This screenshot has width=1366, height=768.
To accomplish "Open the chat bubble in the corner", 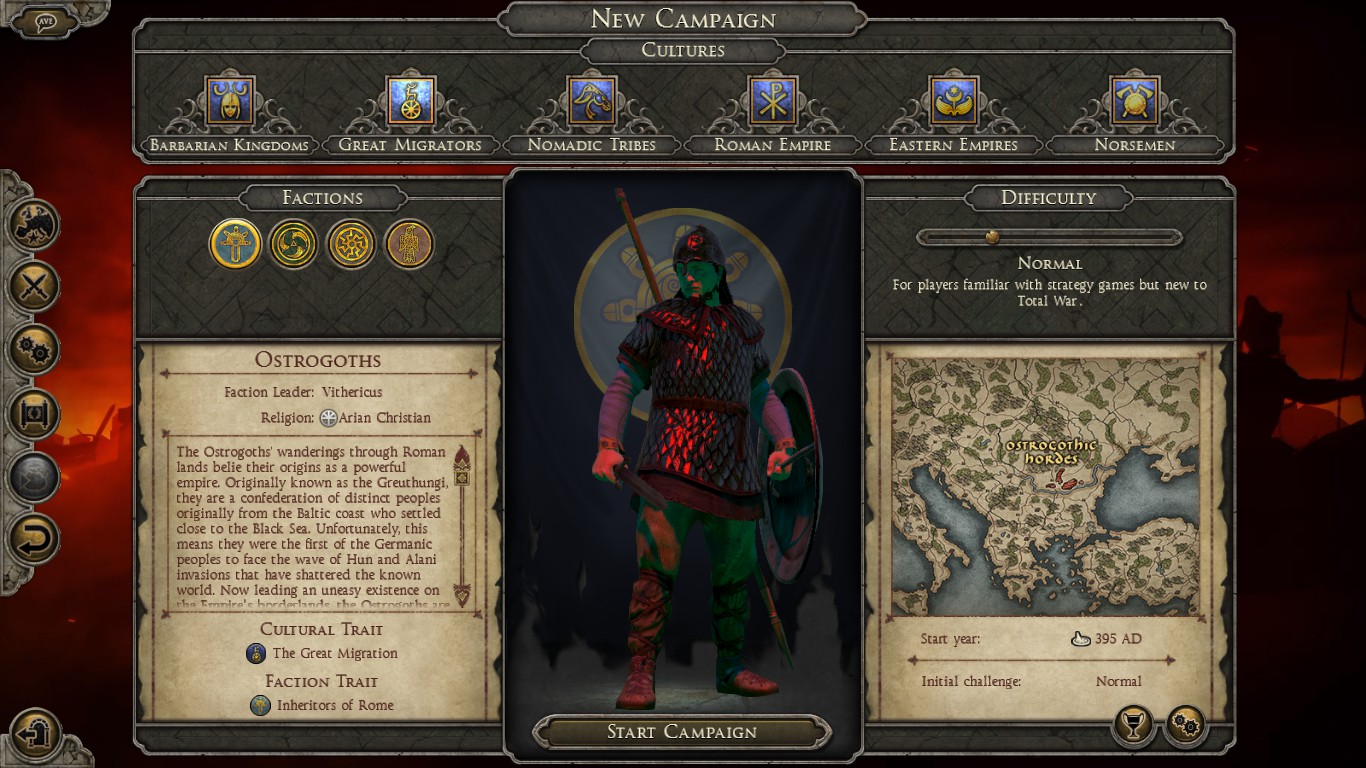I will pyautogui.click(x=45, y=22).
